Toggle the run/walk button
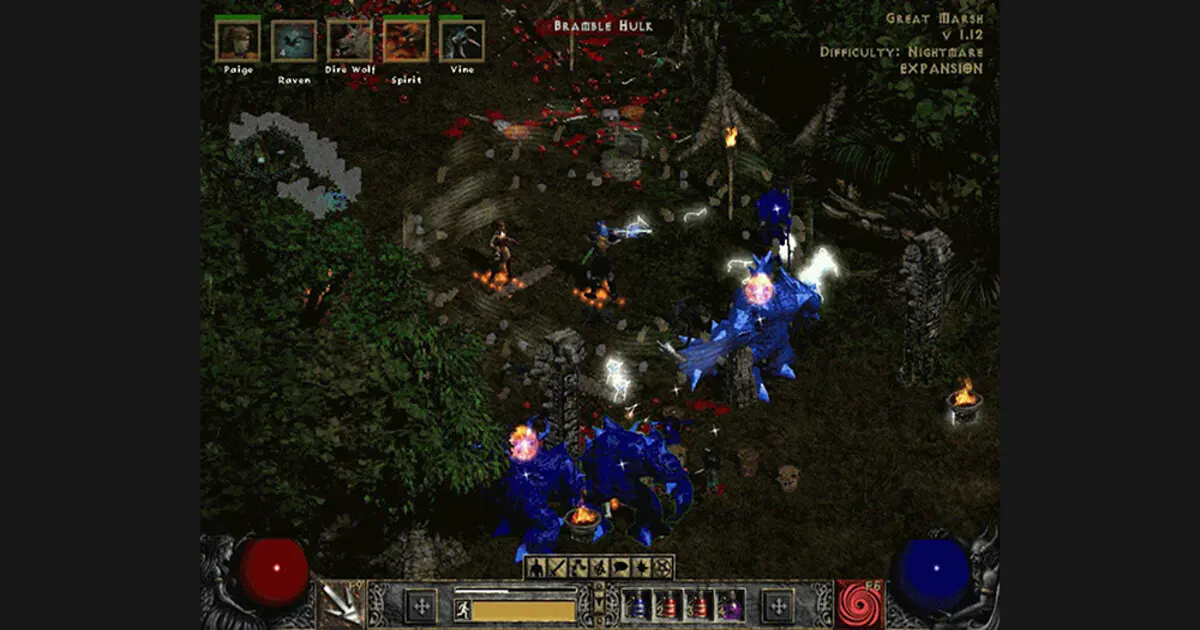 [x=463, y=609]
